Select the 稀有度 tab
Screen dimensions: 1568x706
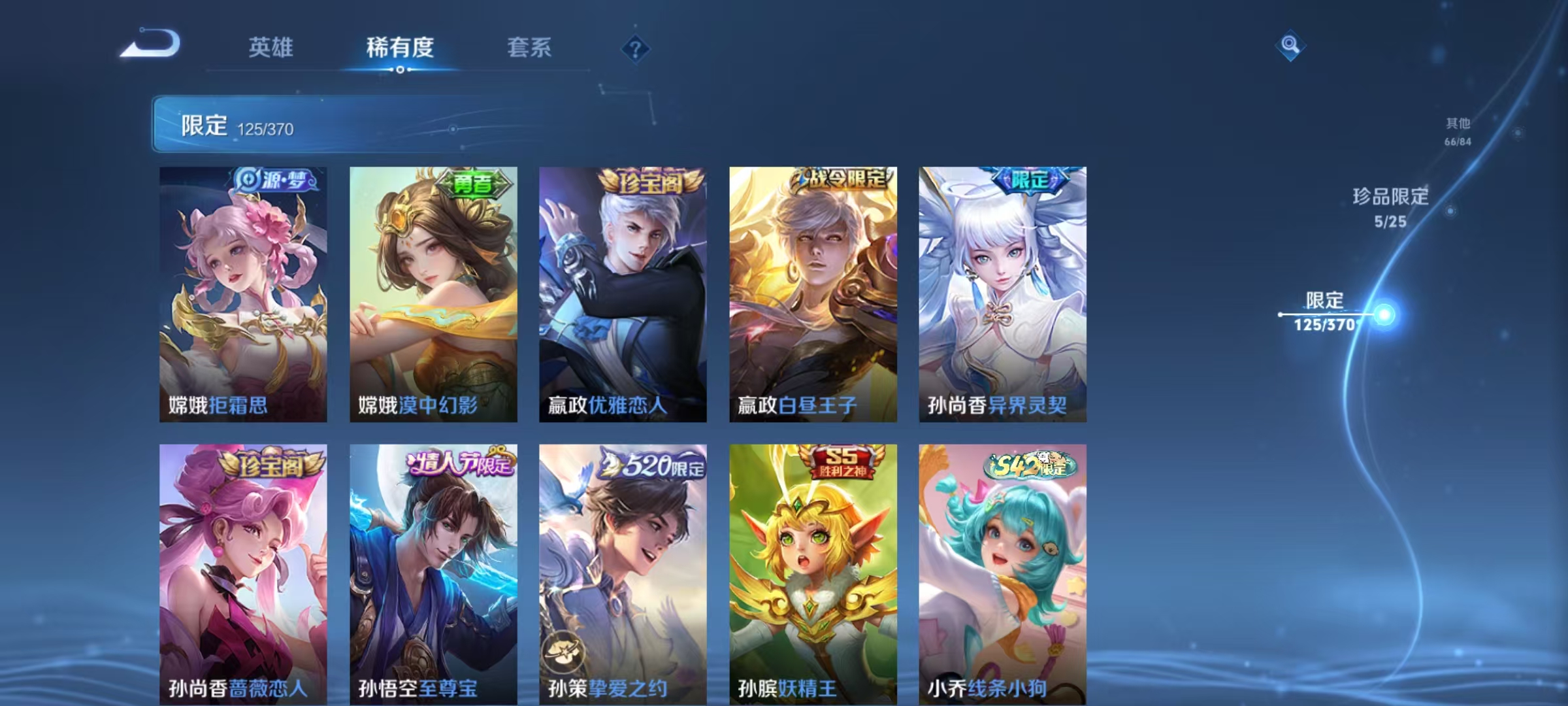tap(400, 48)
